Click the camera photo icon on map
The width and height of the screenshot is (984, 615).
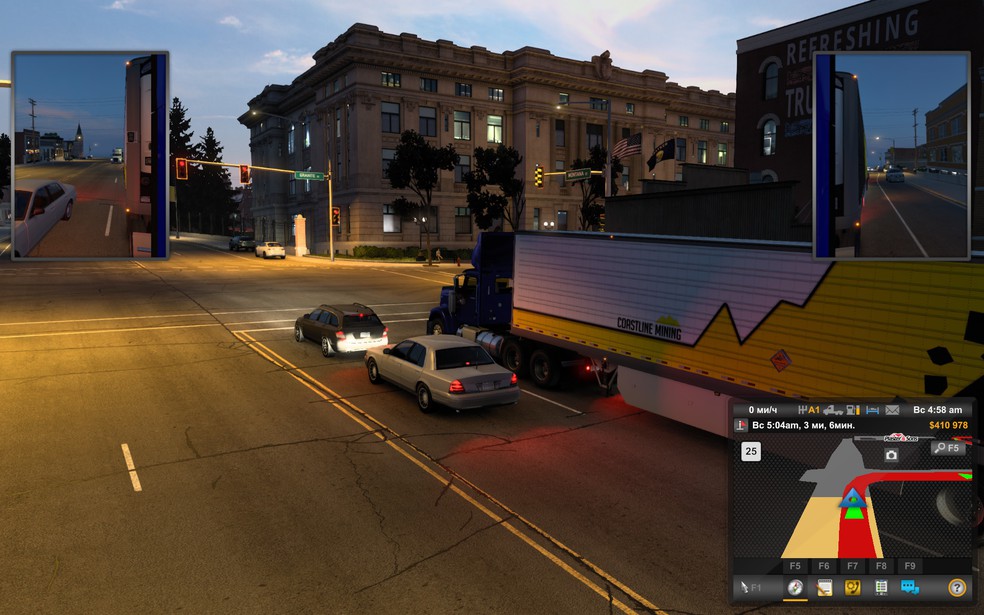(891, 455)
